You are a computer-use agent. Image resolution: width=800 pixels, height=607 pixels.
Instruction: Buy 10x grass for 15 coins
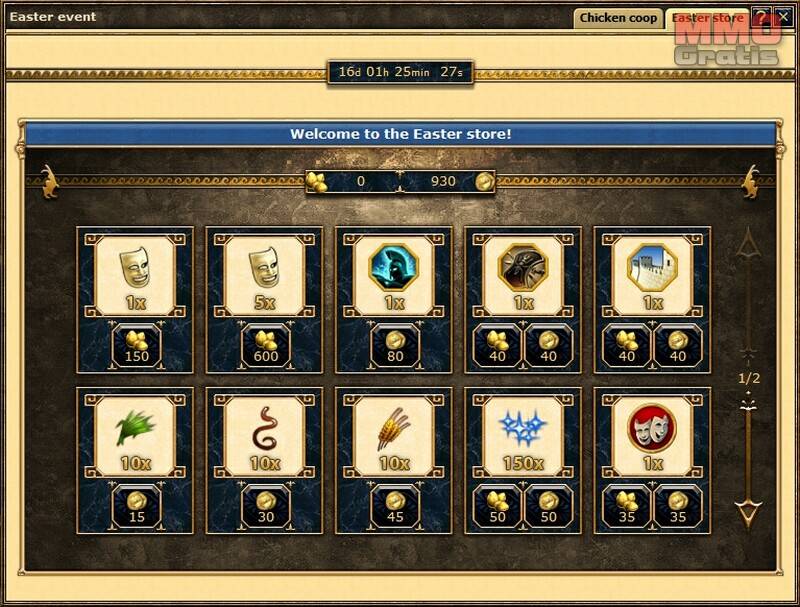click(134, 506)
